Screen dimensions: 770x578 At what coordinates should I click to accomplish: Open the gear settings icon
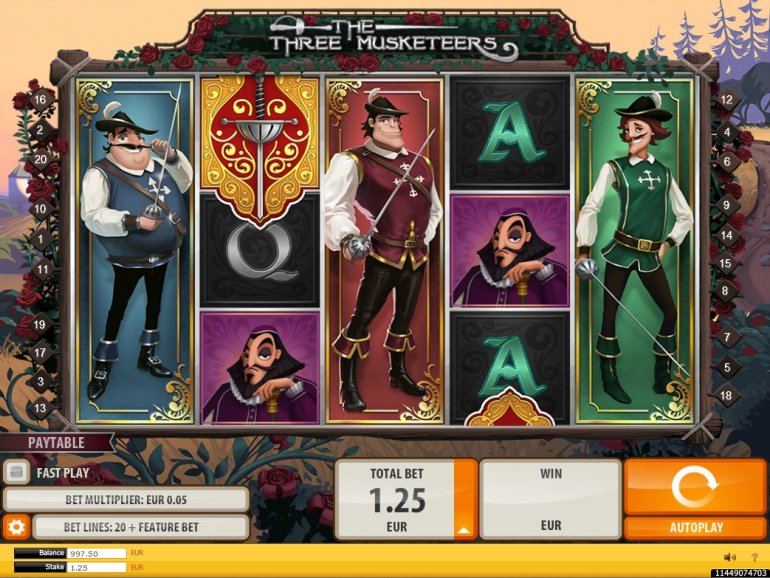pos(16,527)
